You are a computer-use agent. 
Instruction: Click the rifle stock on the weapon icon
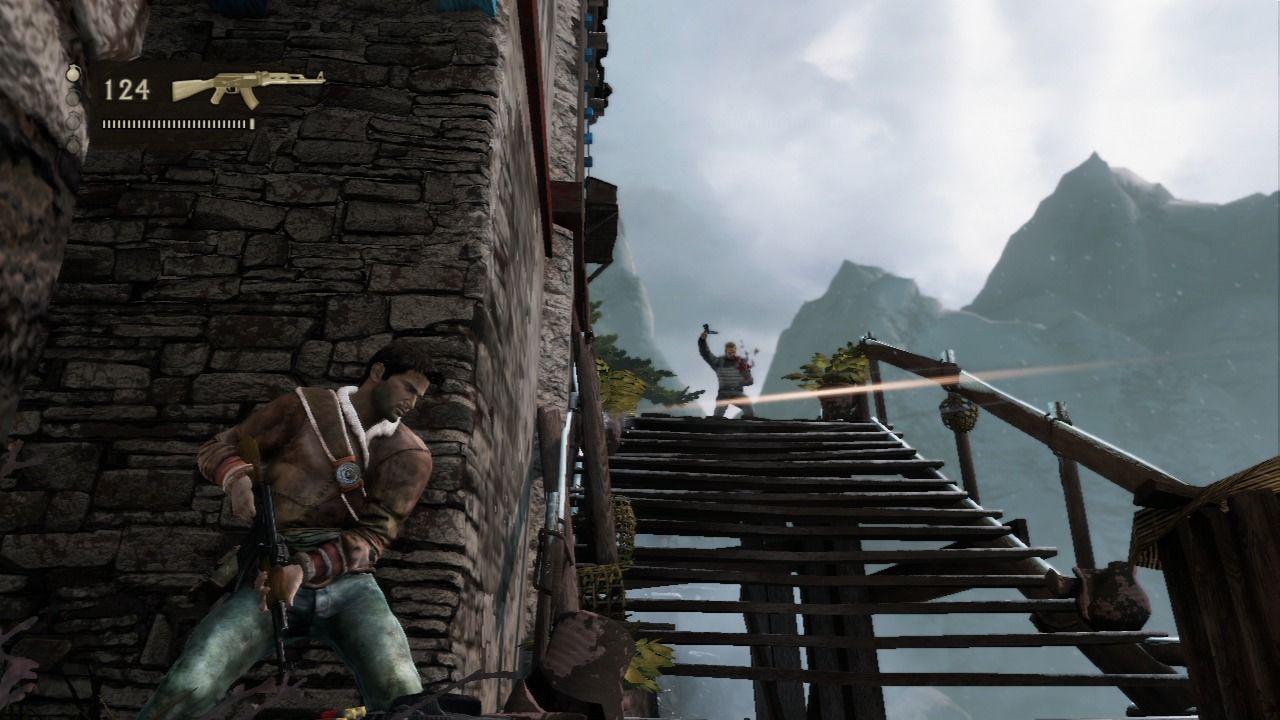[186, 90]
